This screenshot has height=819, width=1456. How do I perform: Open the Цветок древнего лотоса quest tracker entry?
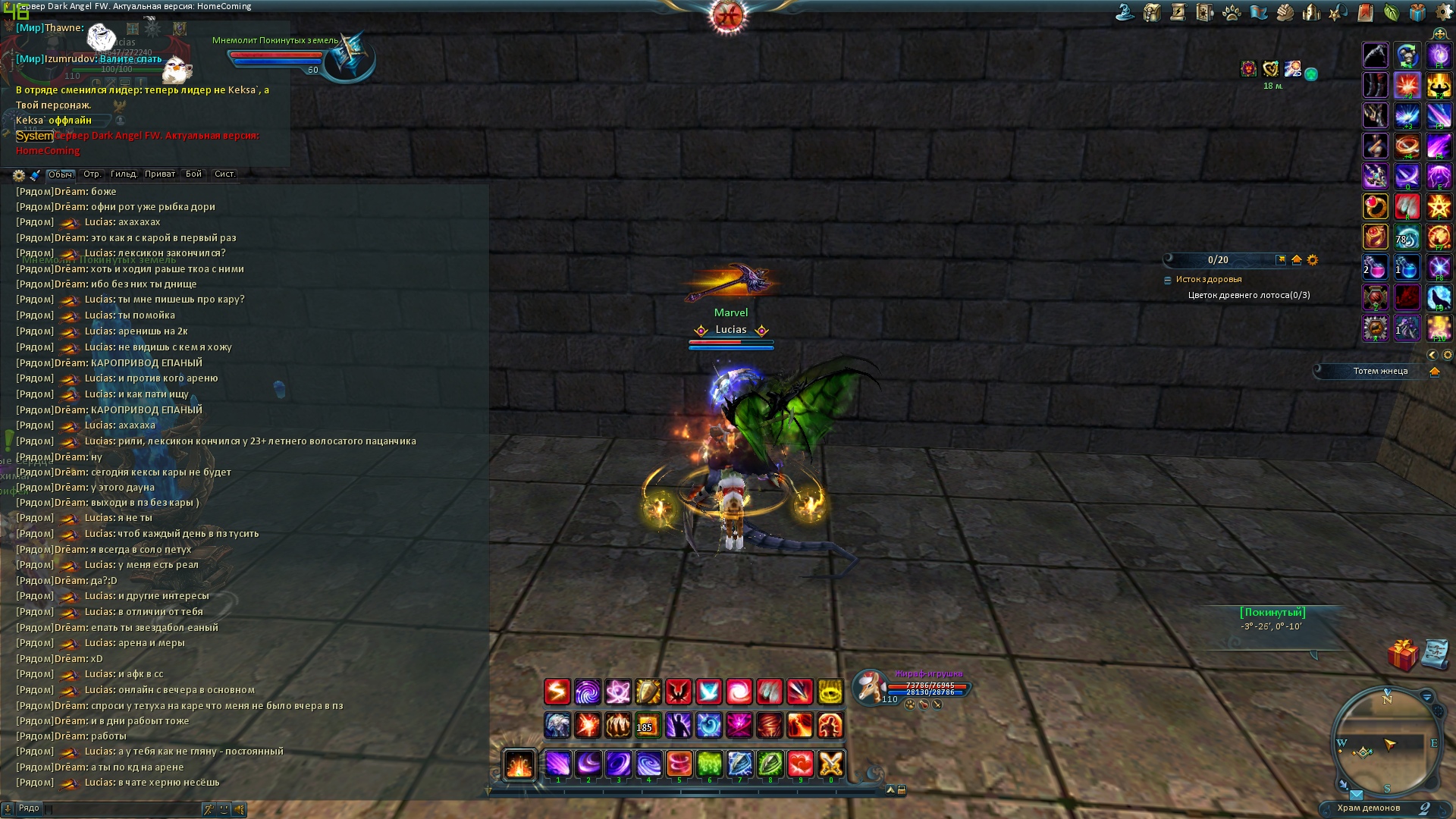[x=1249, y=296]
